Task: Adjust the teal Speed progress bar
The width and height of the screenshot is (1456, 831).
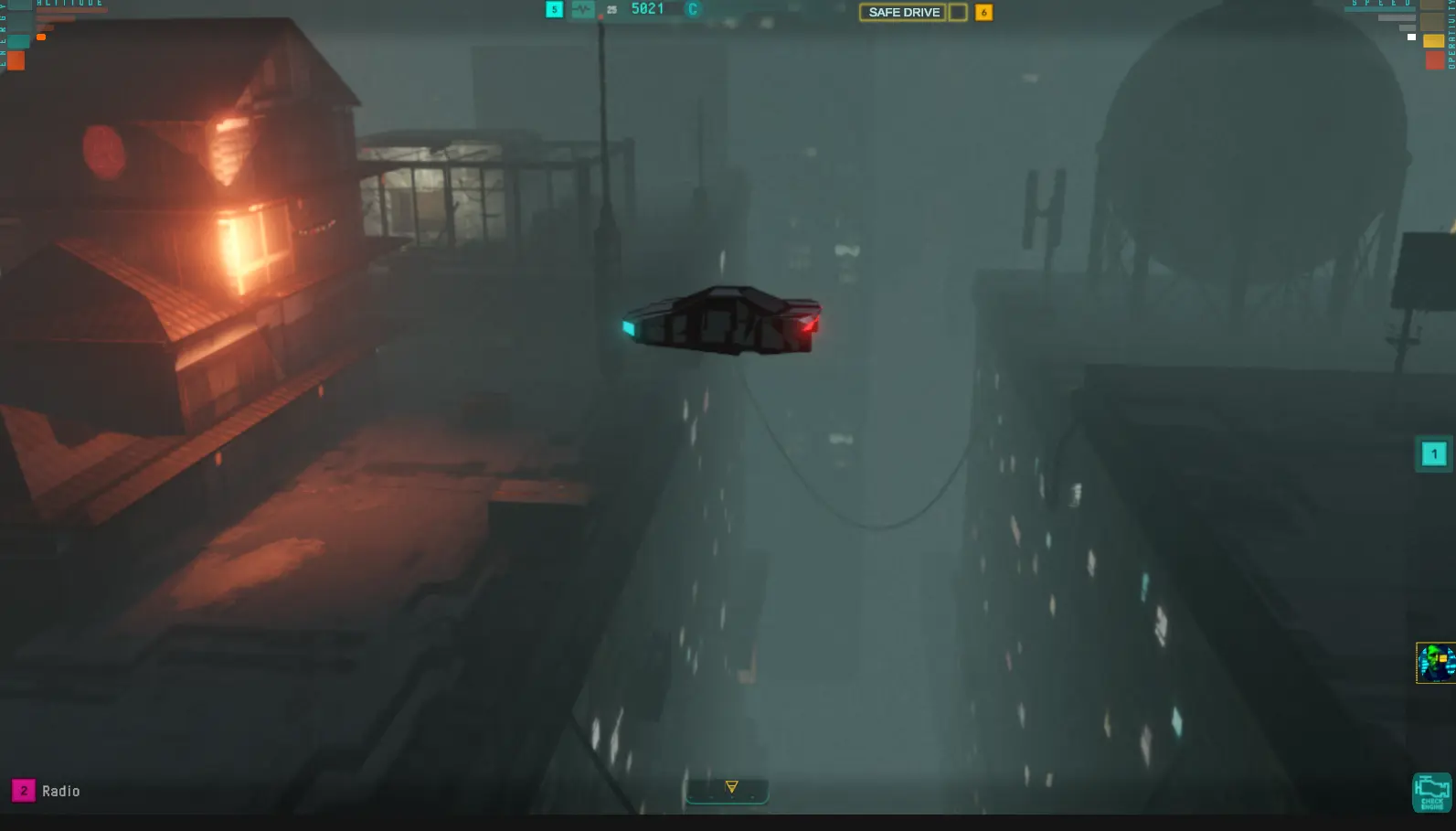Action: pyautogui.click(x=1380, y=10)
